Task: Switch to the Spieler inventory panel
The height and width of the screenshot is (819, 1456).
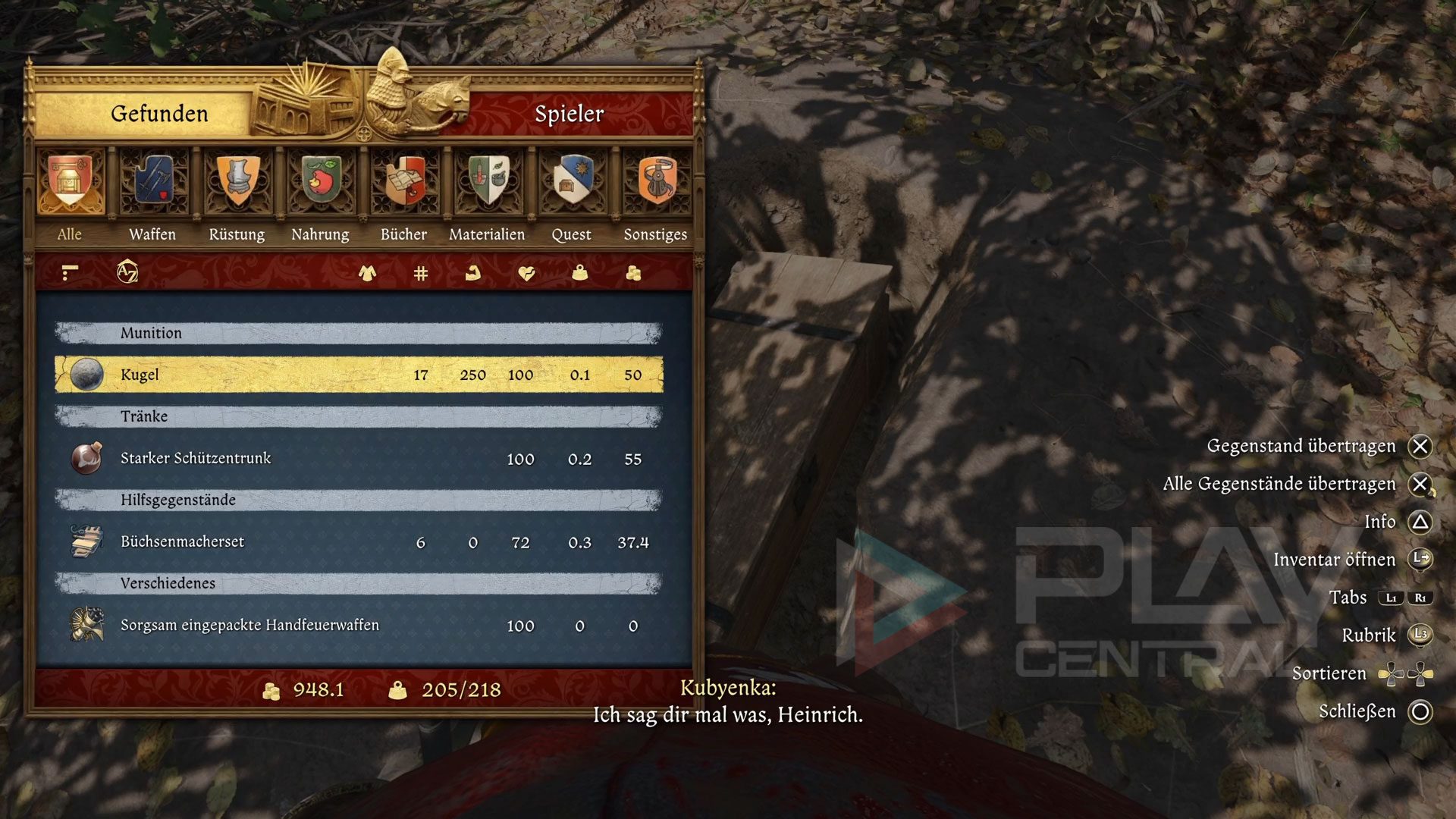Action: 569,114
